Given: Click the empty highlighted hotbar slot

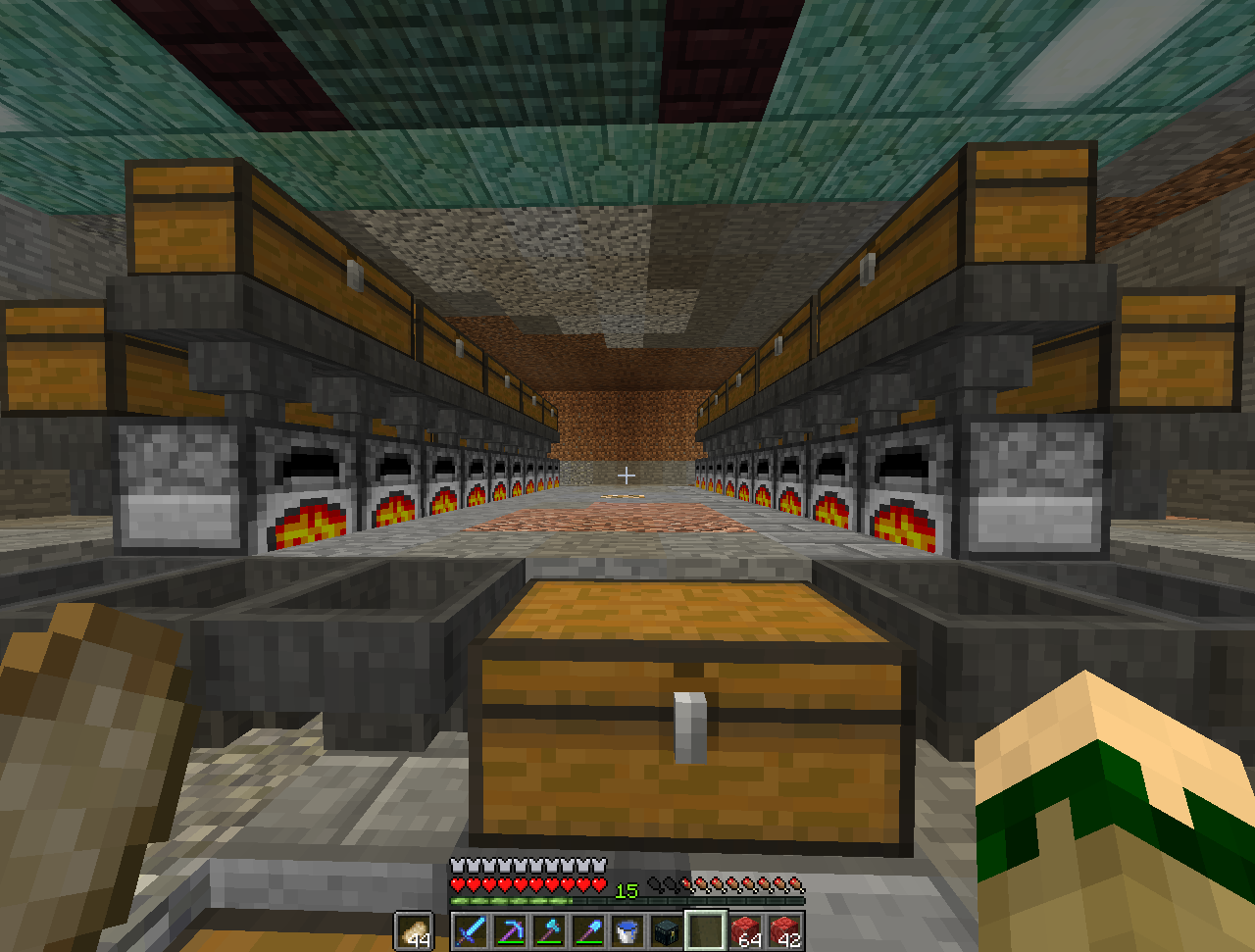Looking at the screenshot, I should pos(706,930).
